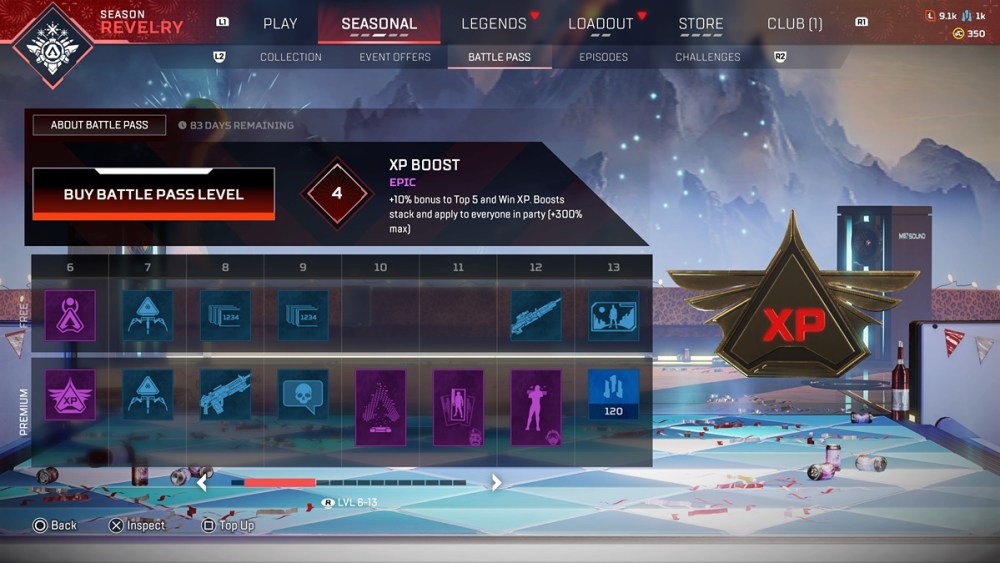1000x563 pixels.
Task: Select the premium skull quip reward at level 9
Action: click(303, 394)
